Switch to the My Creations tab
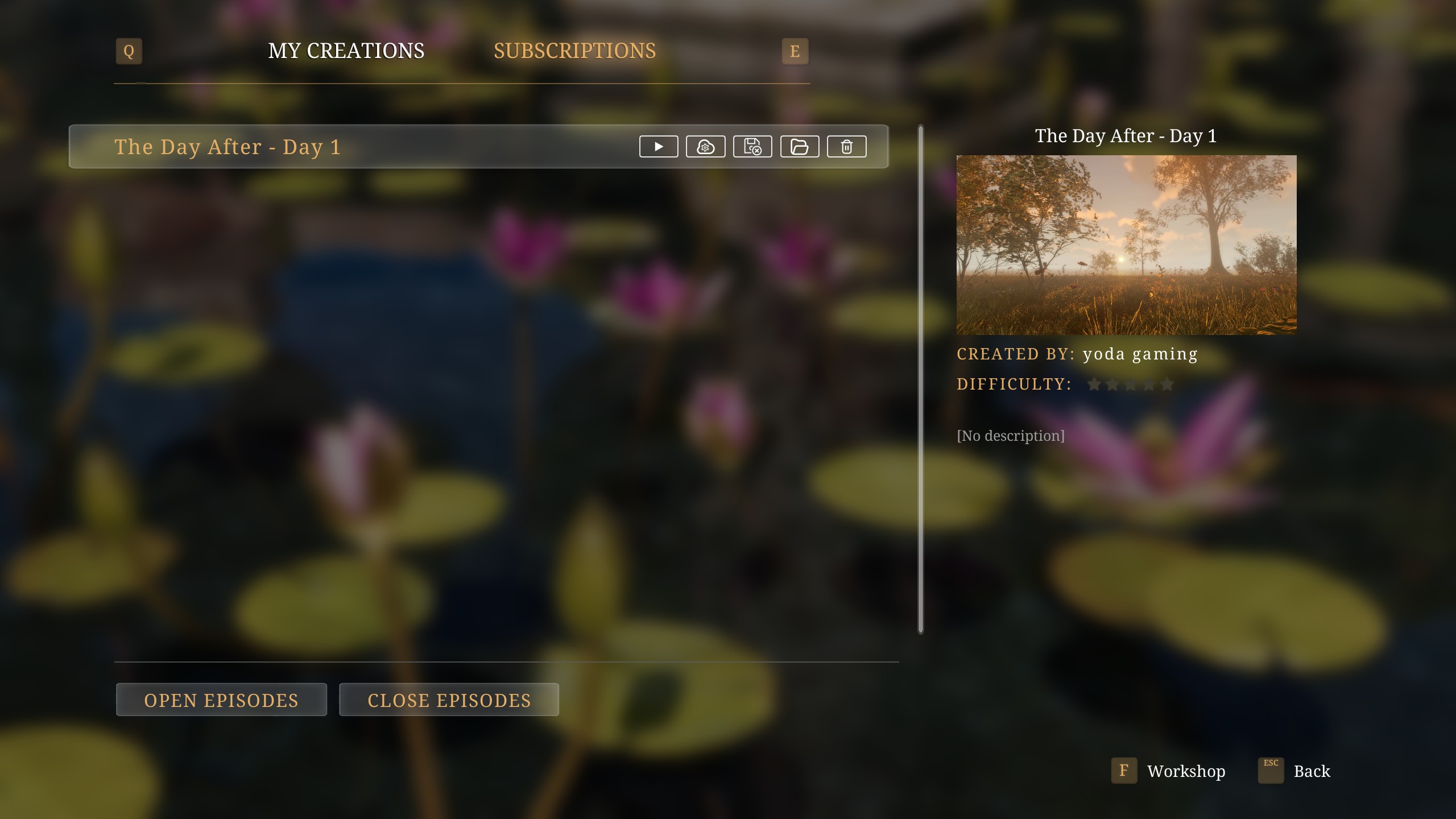The height and width of the screenshot is (819, 1456). (346, 51)
